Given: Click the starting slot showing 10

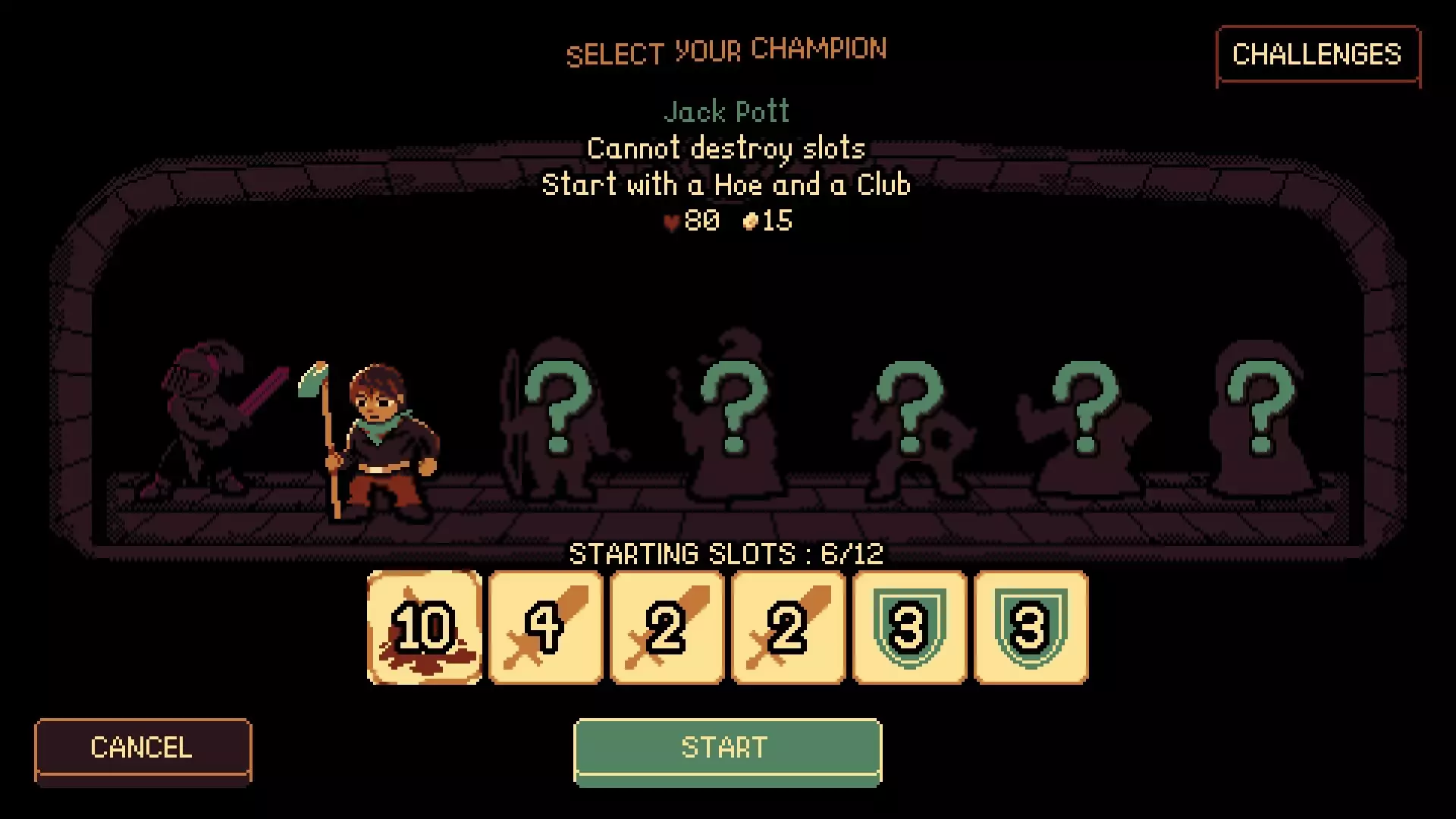Looking at the screenshot, I should [x=425, y=628].
